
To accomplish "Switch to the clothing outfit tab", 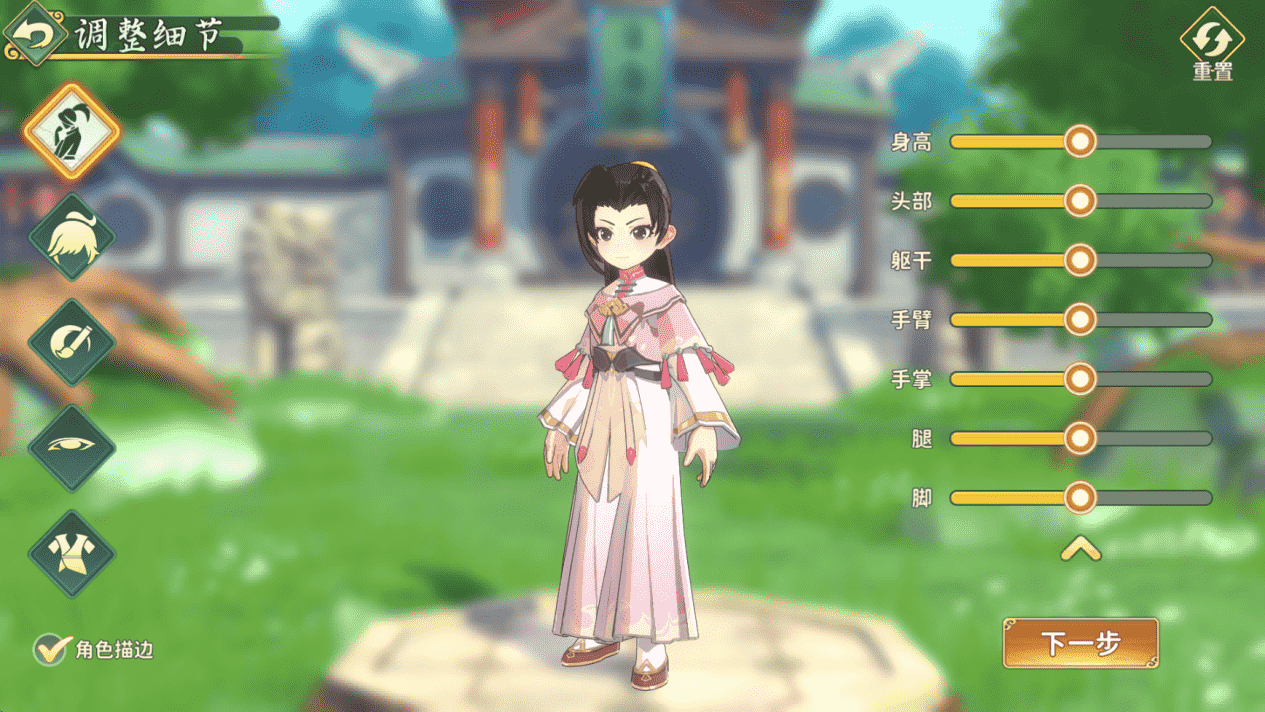I will click(72, 553).
